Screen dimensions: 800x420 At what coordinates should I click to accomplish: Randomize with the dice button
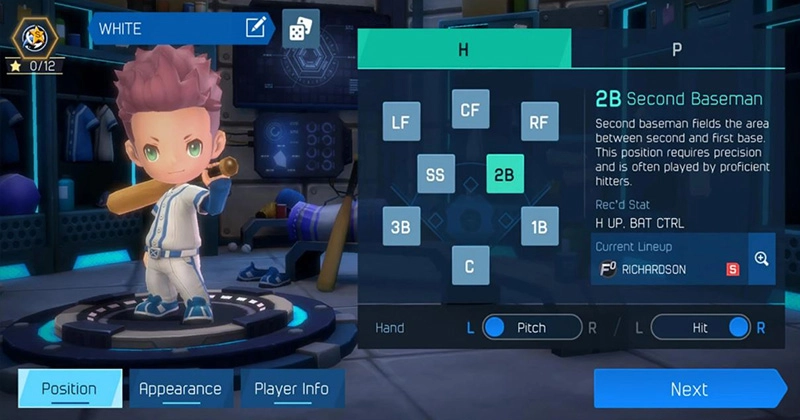pyautogui.click(x=300, y=30)
